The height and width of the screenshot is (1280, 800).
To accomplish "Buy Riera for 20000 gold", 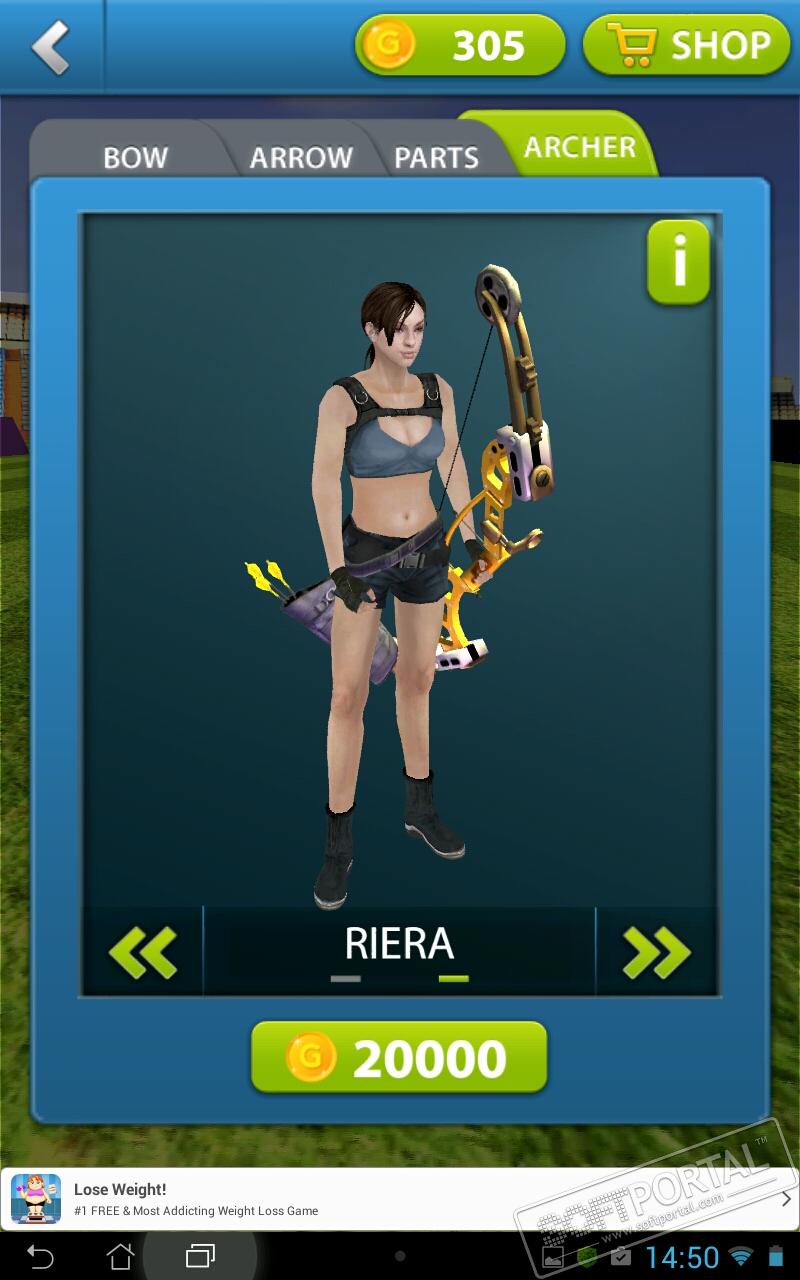I will click(399, 1057).
